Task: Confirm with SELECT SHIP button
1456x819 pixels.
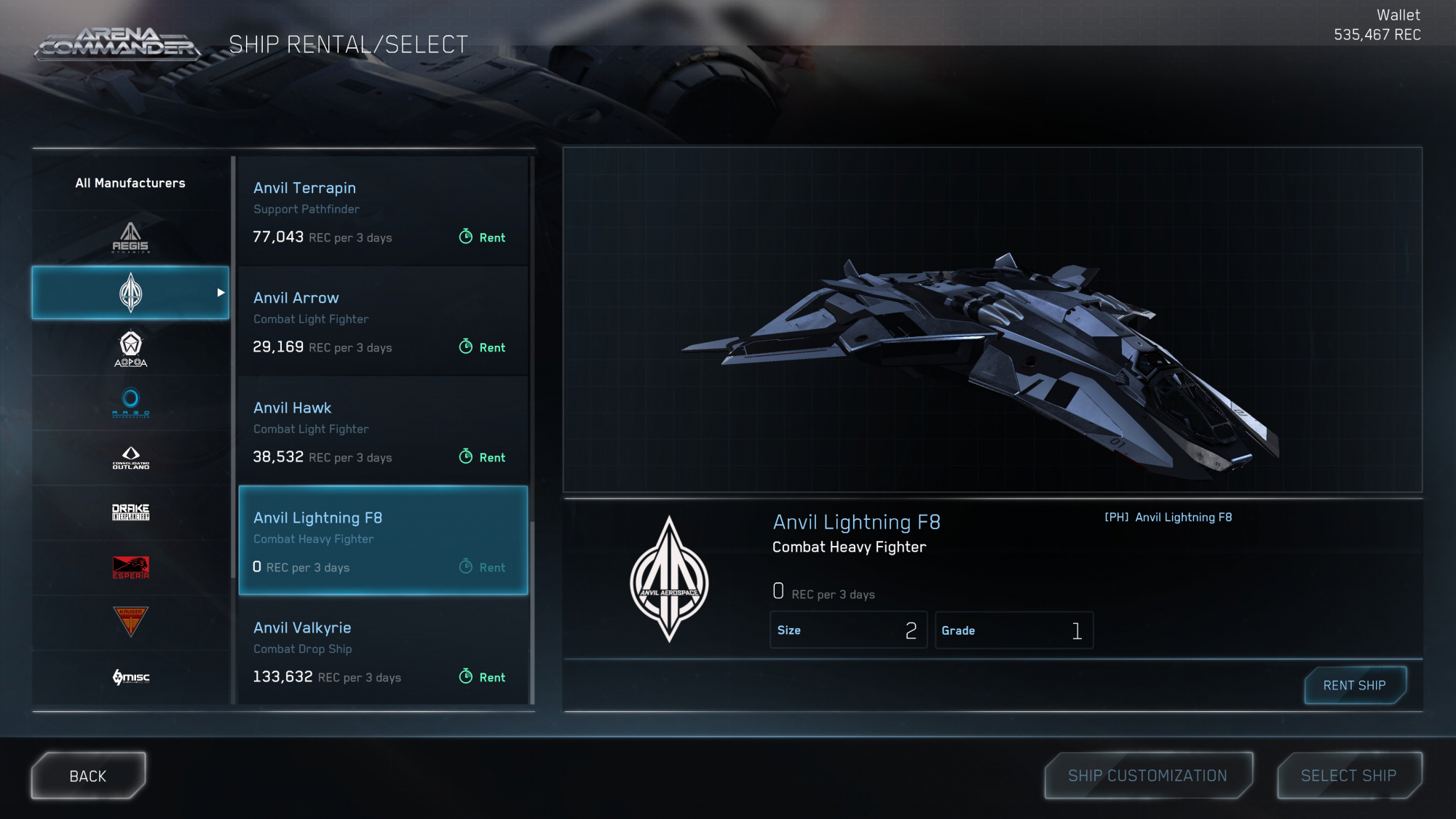Action: click(x=1348, y=776)
